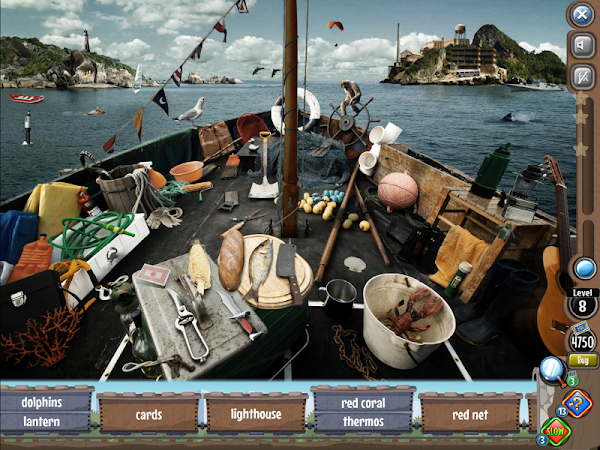Click the blue orb button above Level
The height and width of the screenshot is (450, 600).
[x=581, y=267]
